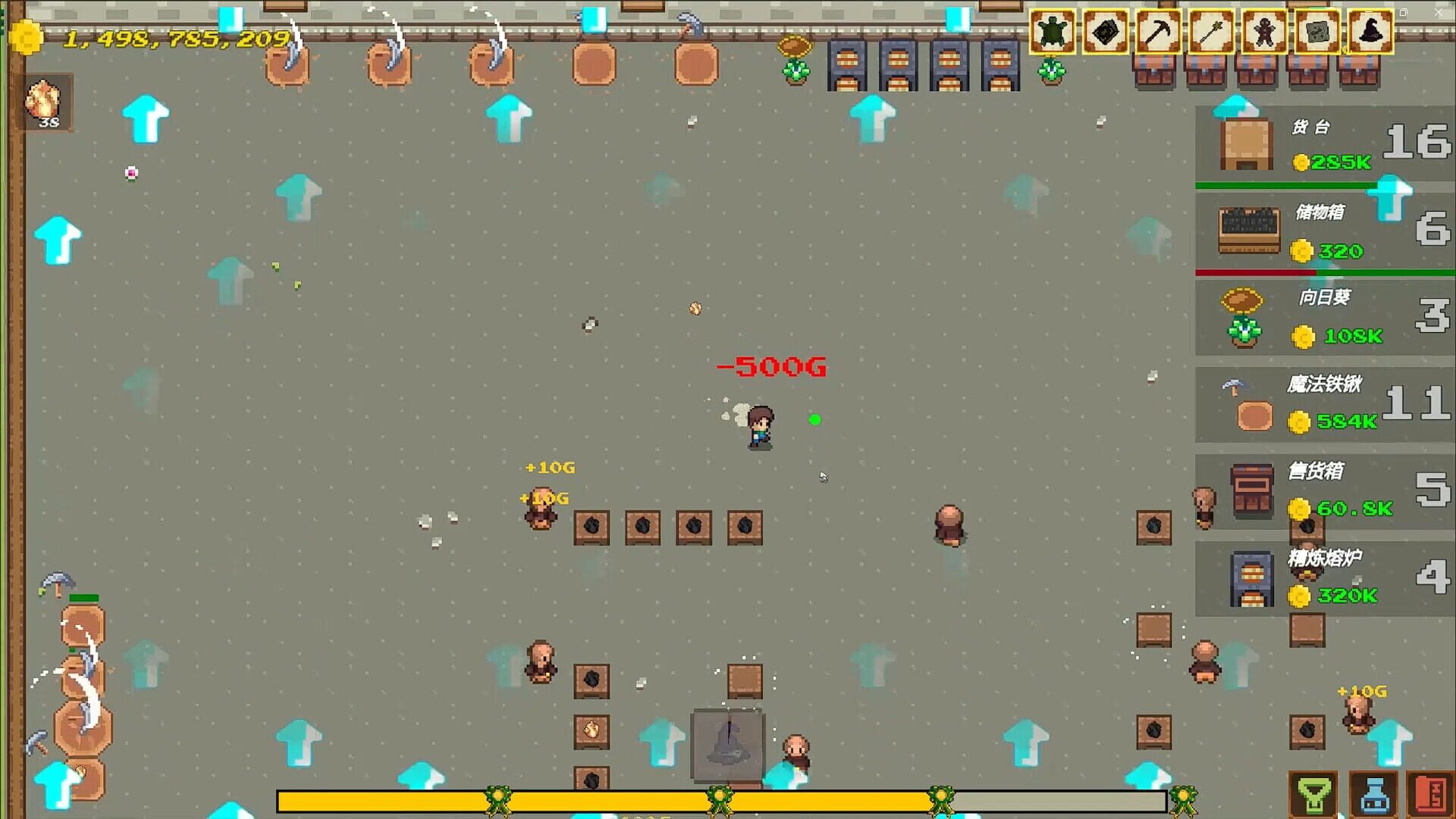Buy the 向日葵 sunflower for 108K
1456x819 pixels.
pos(1323,317)
